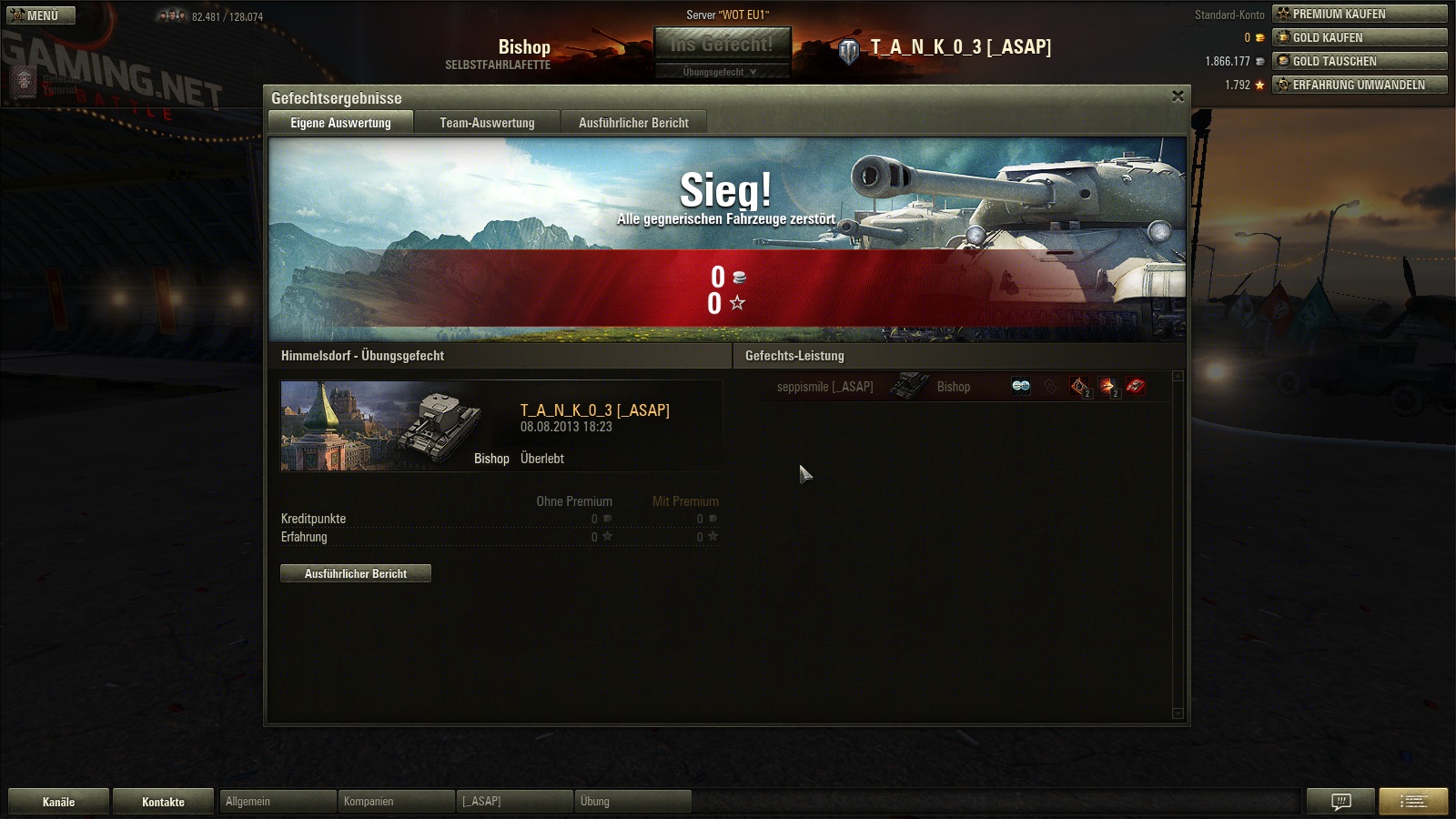Choose Gold Kaufen
The width and height of the screenshot is (1456, 819).
[x=1360, y=37]
